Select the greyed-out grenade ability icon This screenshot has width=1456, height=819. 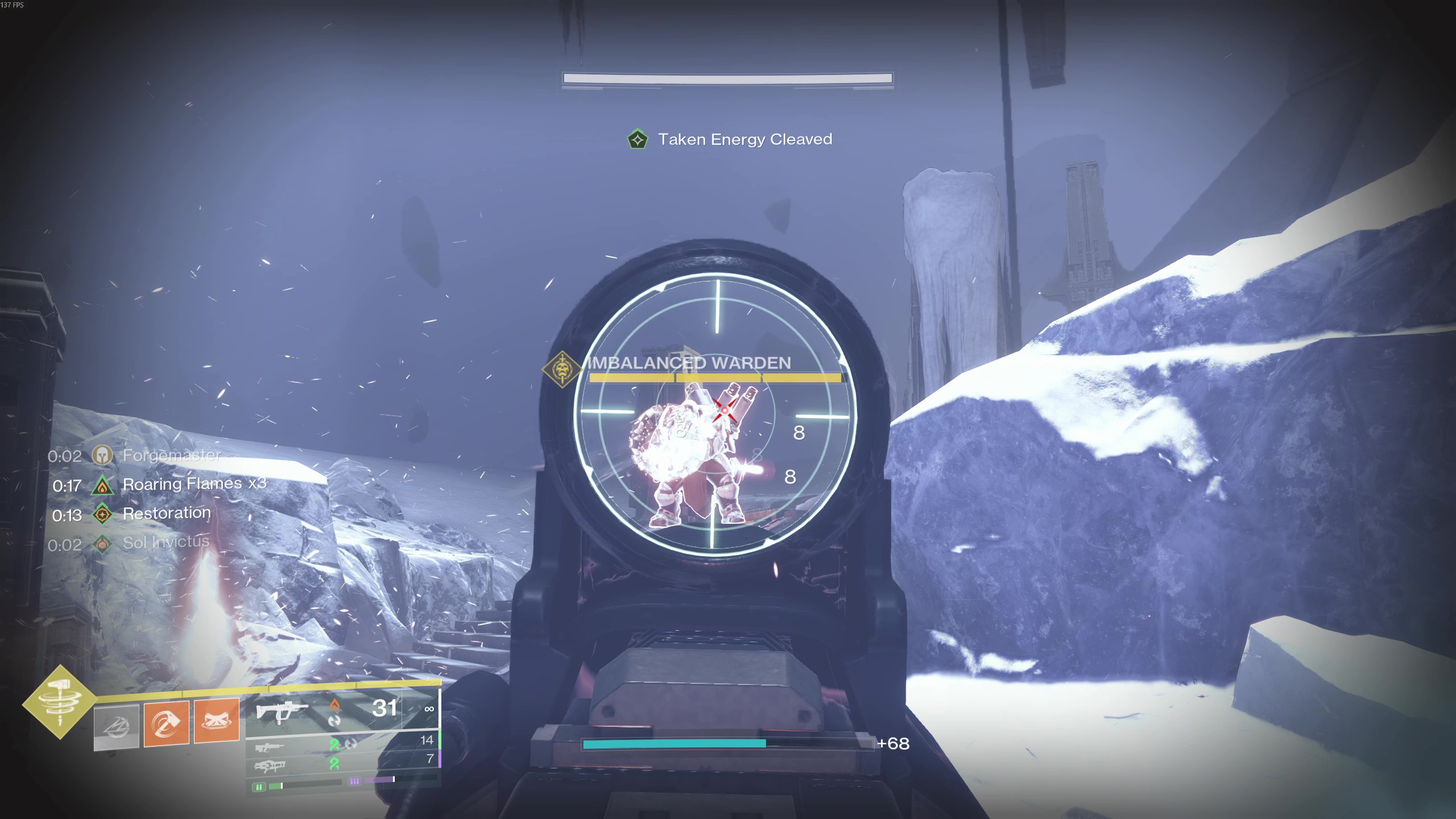117,727
